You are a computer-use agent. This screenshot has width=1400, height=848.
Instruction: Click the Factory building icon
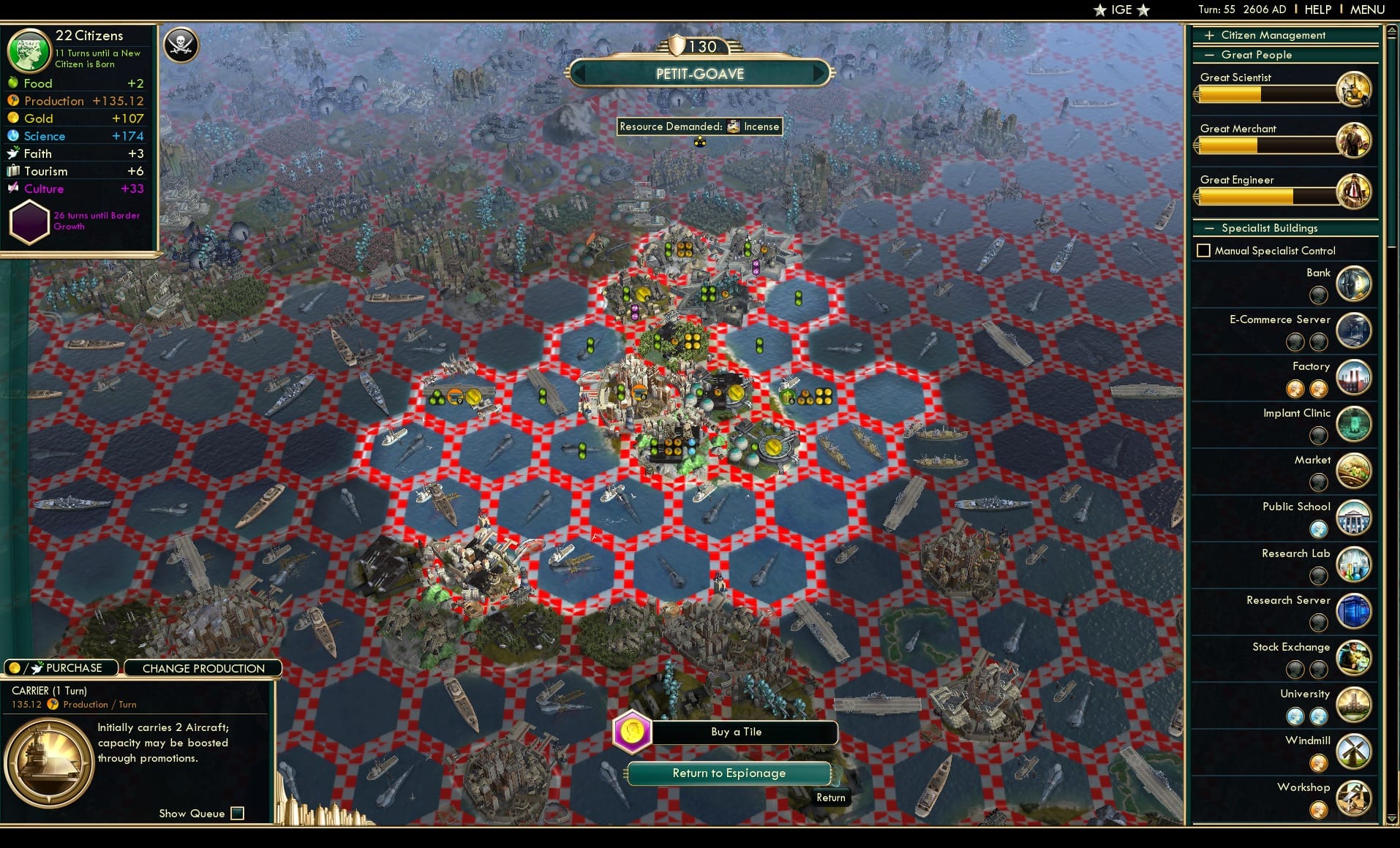click(1354, 377)
